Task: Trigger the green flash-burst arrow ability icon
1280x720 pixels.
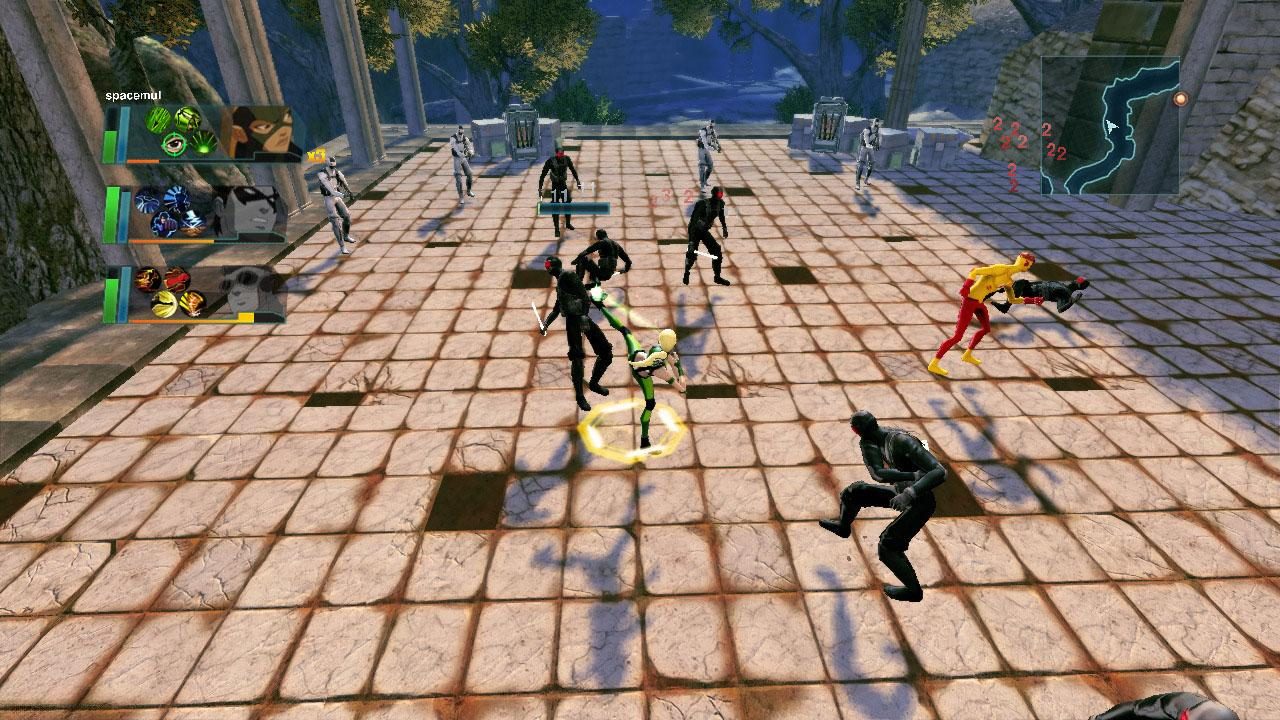Action: pyautogui.click(x=202, y=144)
